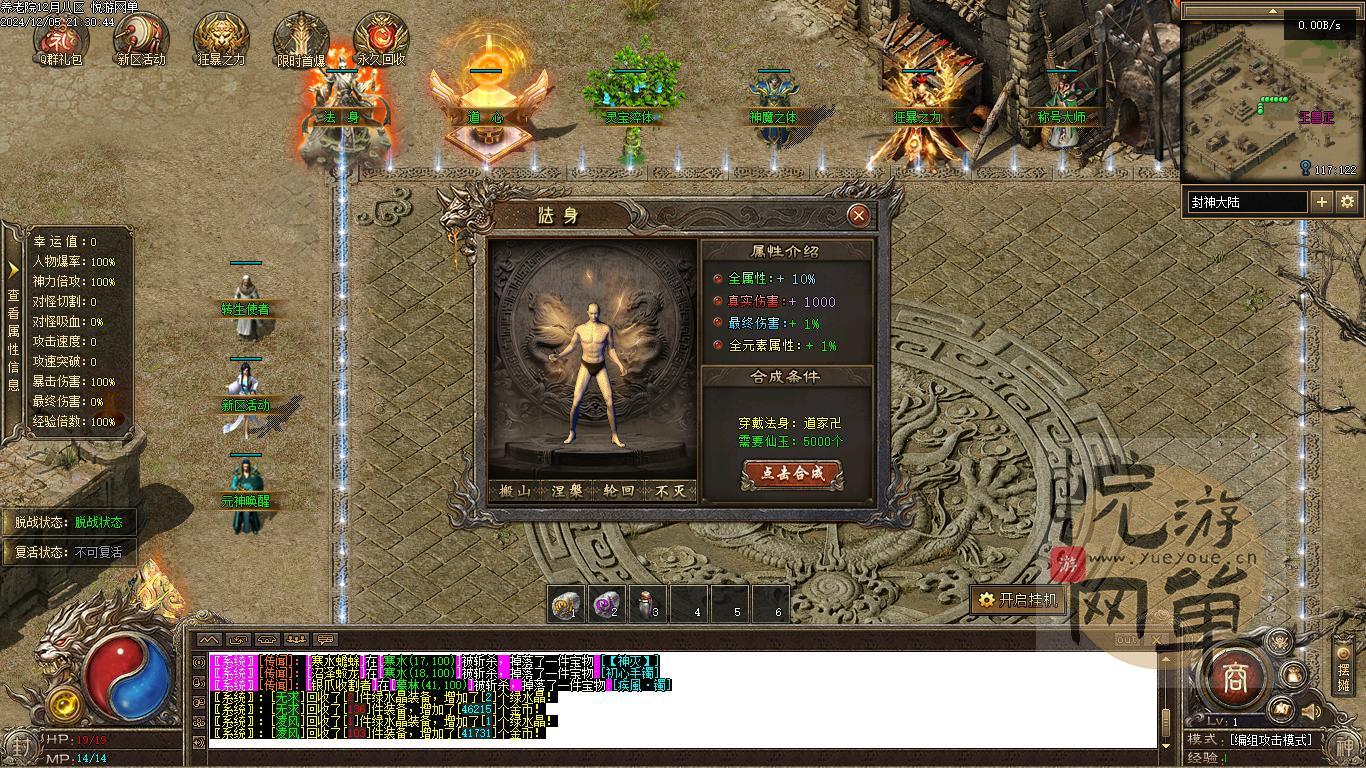Use the yellow scroll in hotbar slot 1

(x=568, y=604)
